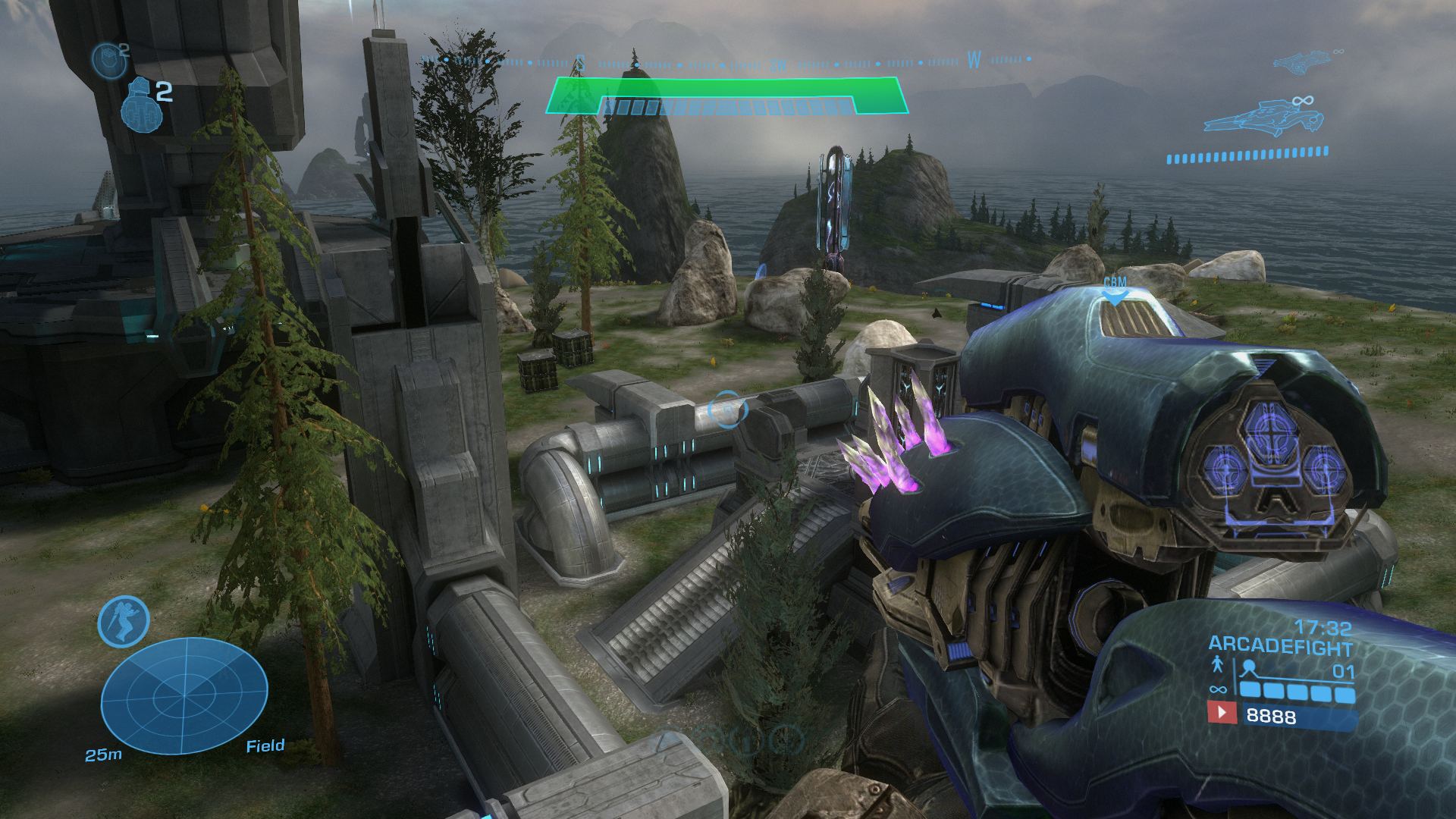This screenshot has height=819, width=1456.
Task: Click the CBM waypoint marker
Action: pos(1115,287)
